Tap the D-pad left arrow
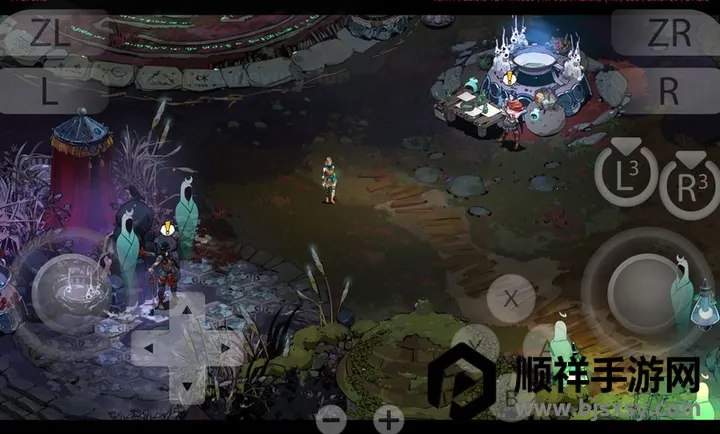This screenshot has height=434, width=720. pyautogui.click(x=148, y=348)
